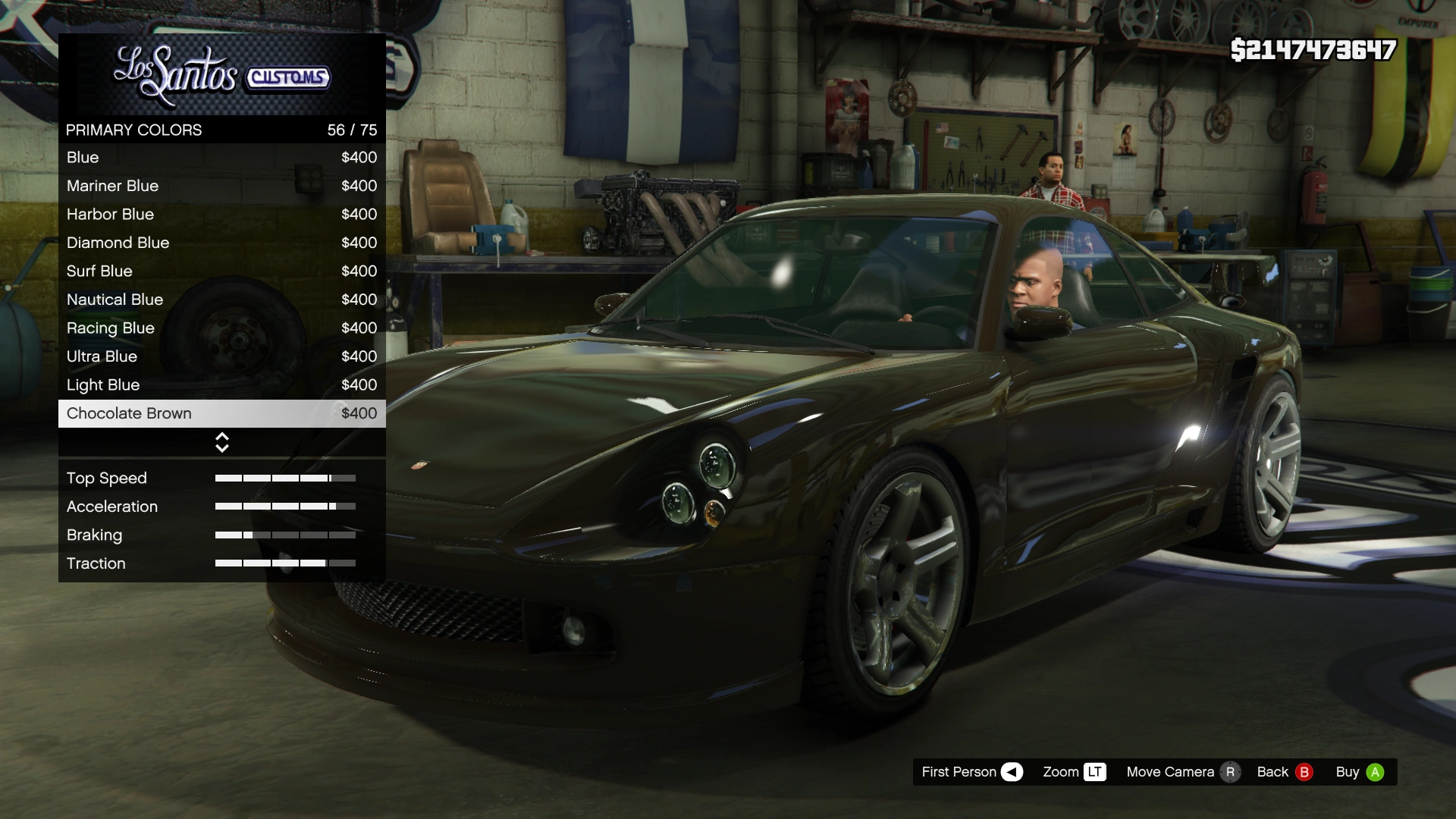
Task: Pick Racing Blue paint option
Action: tap(221, 328)
